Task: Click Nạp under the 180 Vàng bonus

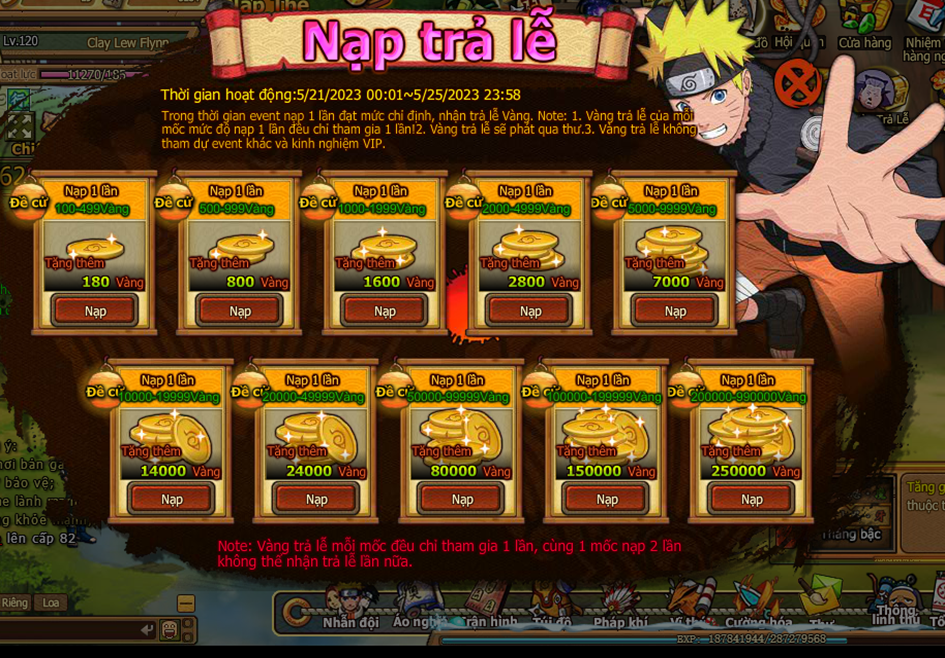Action: (95, 311)
